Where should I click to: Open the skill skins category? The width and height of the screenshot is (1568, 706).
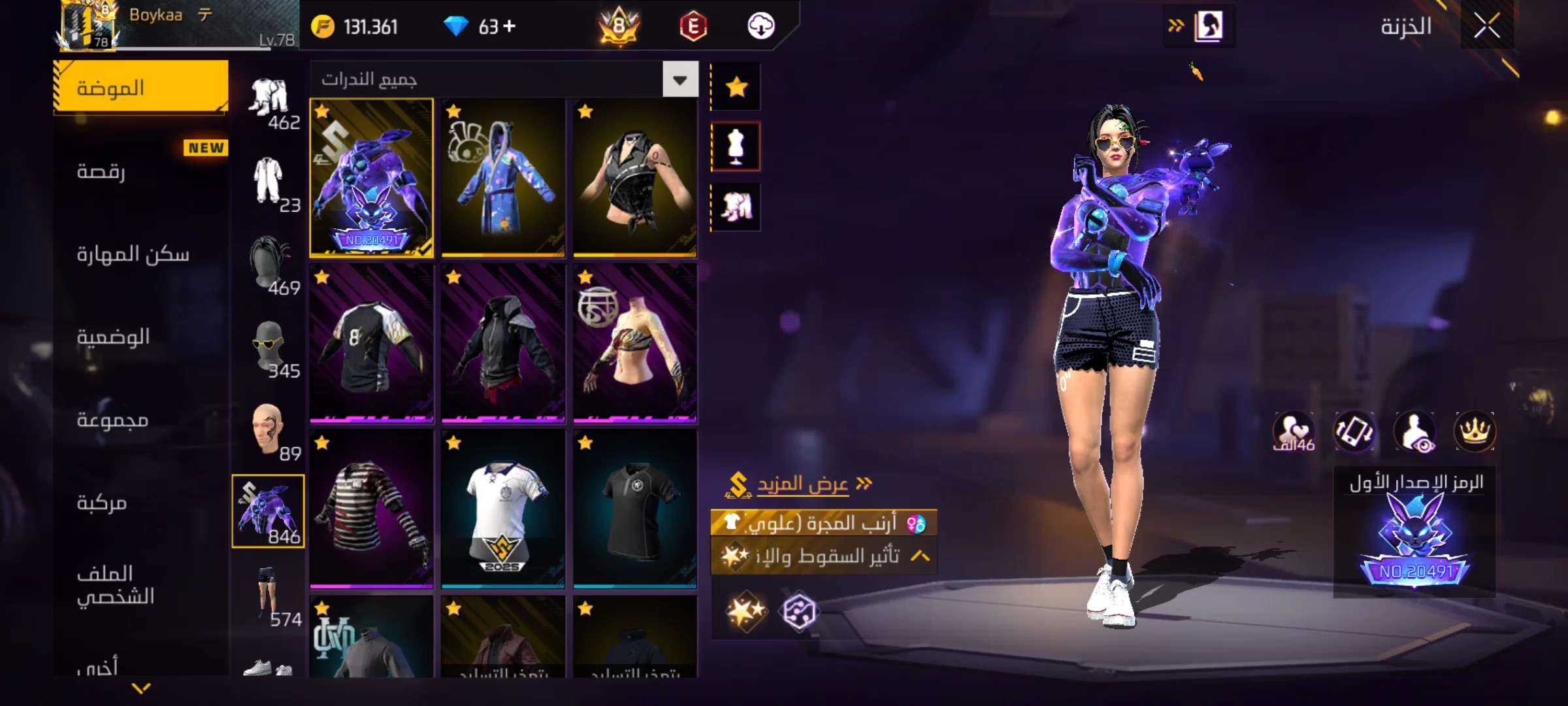133,254
